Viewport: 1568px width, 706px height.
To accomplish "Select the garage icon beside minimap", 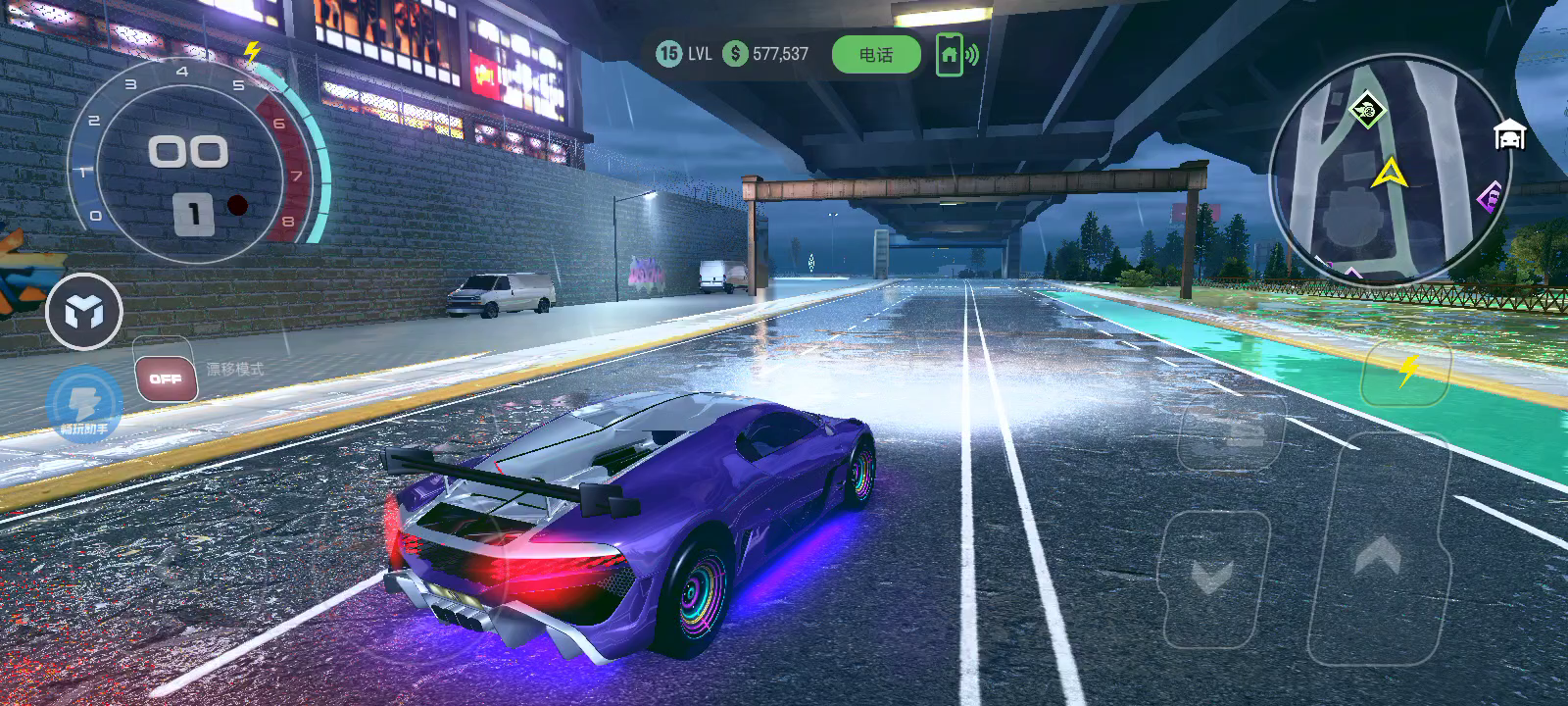I will click(1510, 134).
